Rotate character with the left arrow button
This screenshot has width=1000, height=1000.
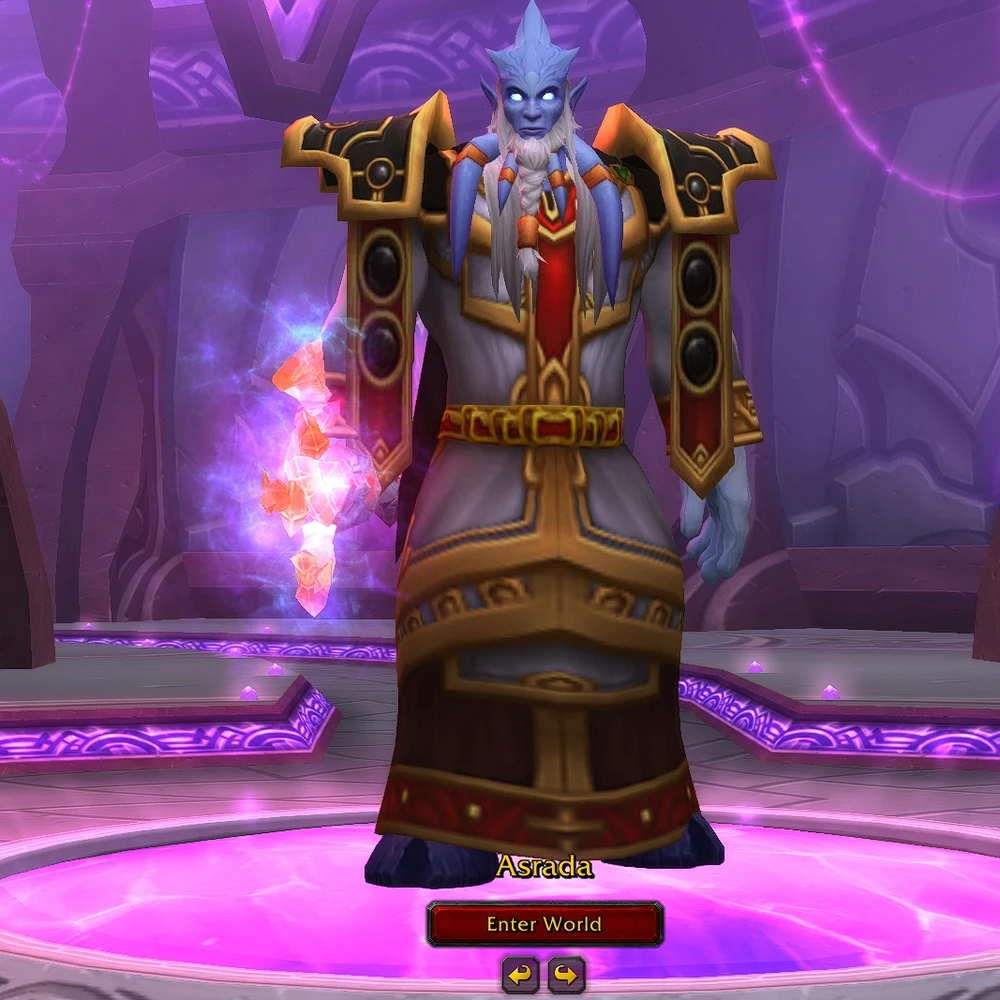[520, 973]
